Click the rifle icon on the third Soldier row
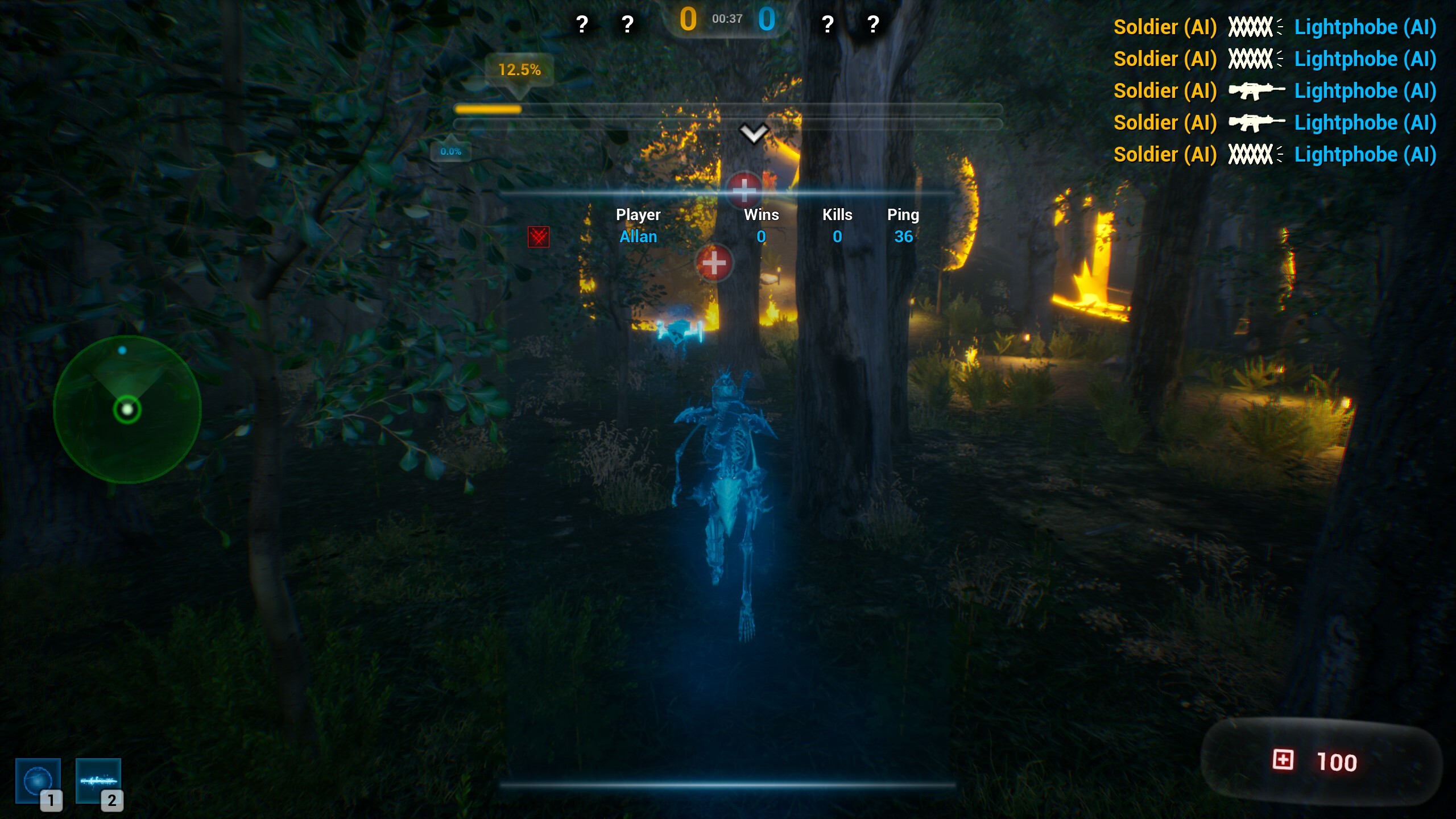Viewport: 1456px width, 819px height. coord(1255,90)
